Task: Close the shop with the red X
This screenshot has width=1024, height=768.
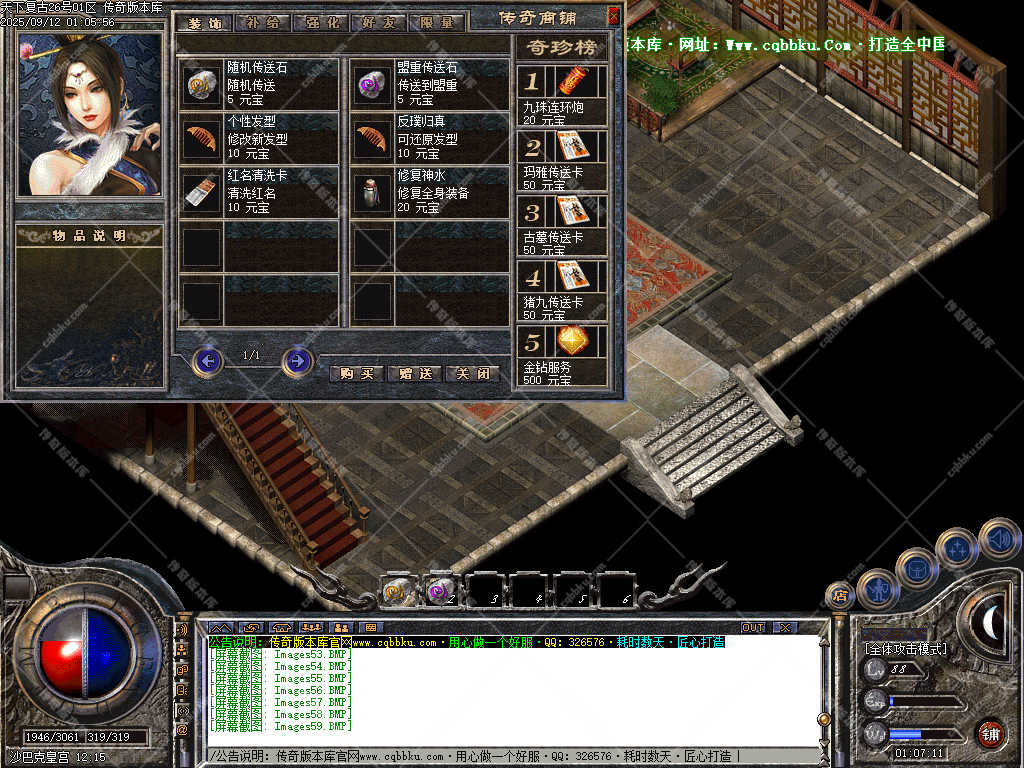Action: pos(613,15)
